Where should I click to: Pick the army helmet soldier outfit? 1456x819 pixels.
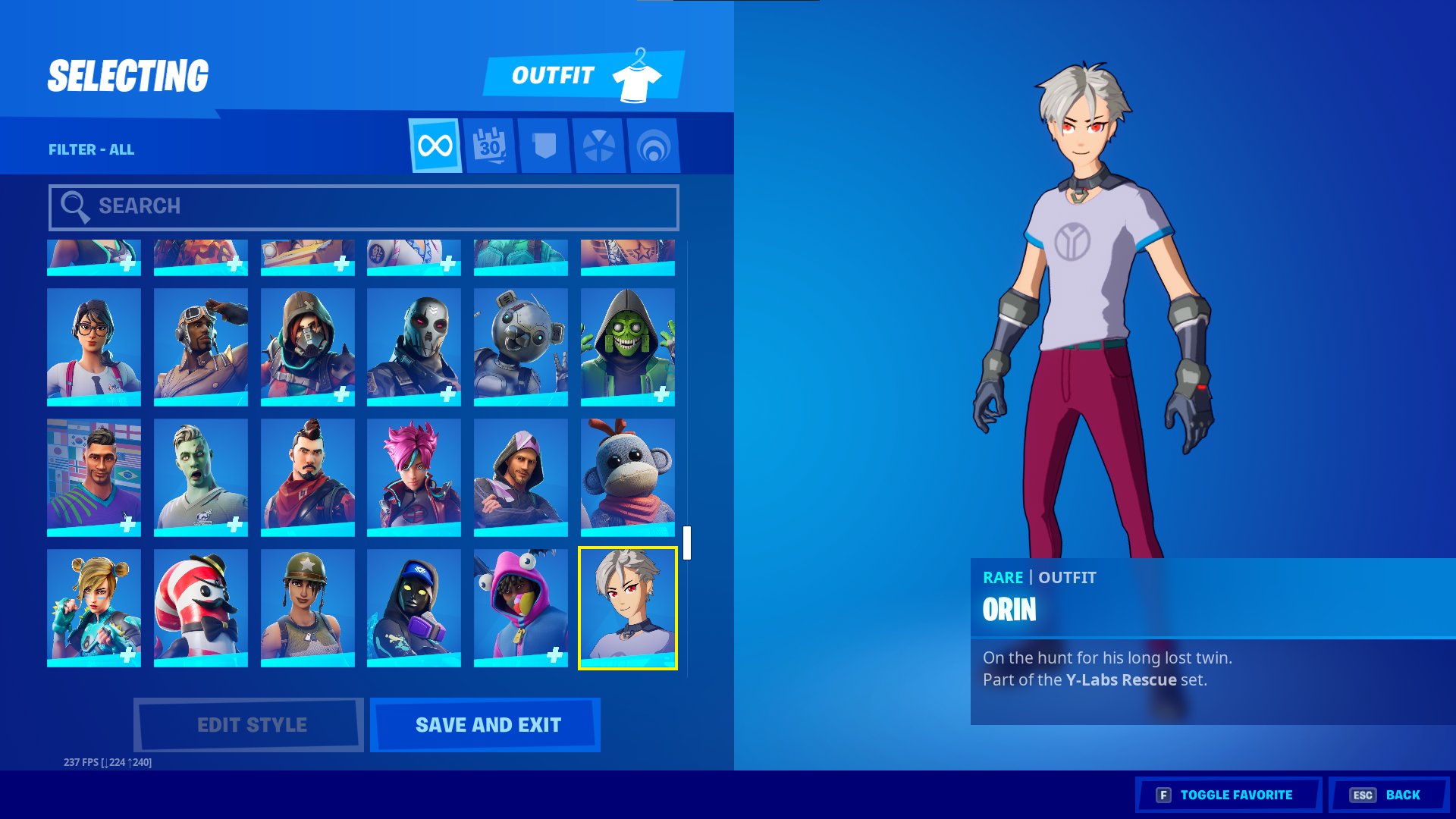pyautogui.click(x=307, y=608)
